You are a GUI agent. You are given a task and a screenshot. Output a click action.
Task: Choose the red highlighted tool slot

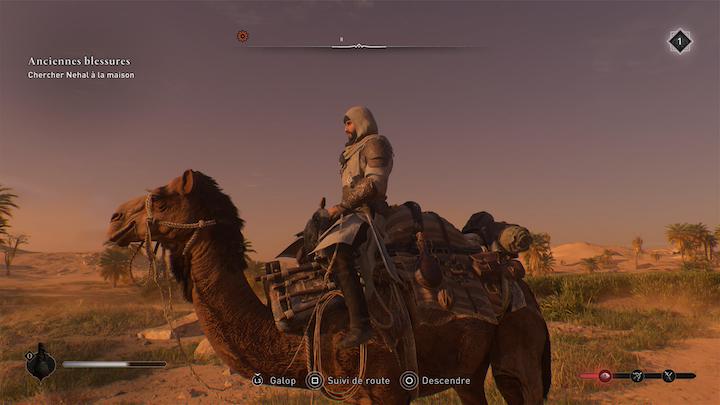604,376
